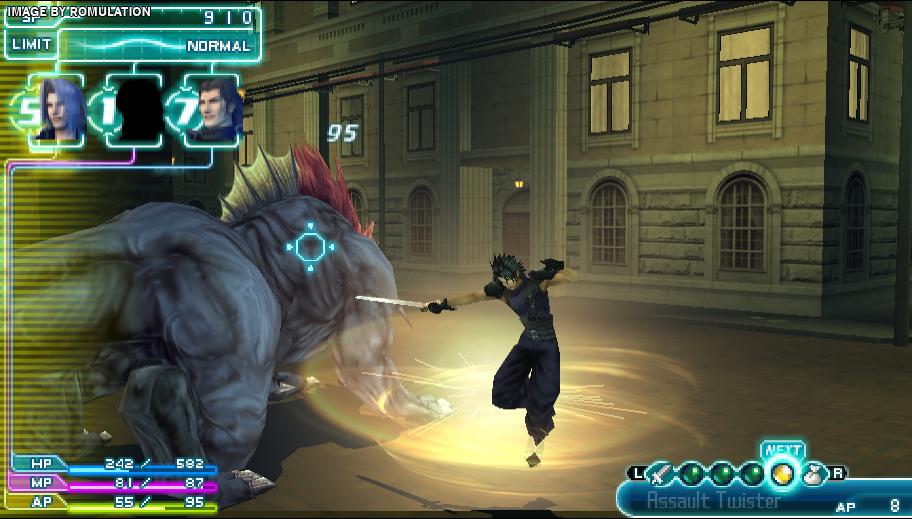912x519 pixels.
Task: Activate the yellow Assault Twister materia
Action: [783, 474]
